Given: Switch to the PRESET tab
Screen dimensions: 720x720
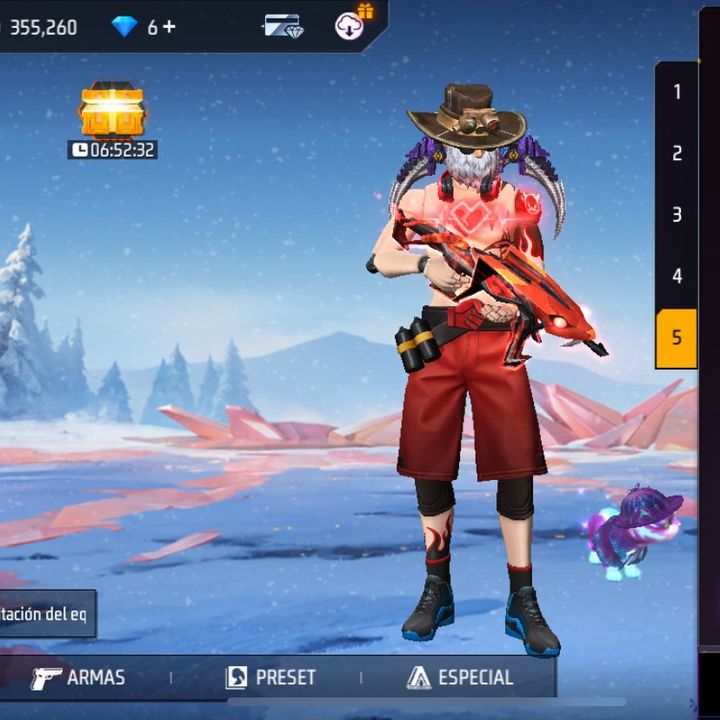Looking at the screenshot, I should pos(270,678).
